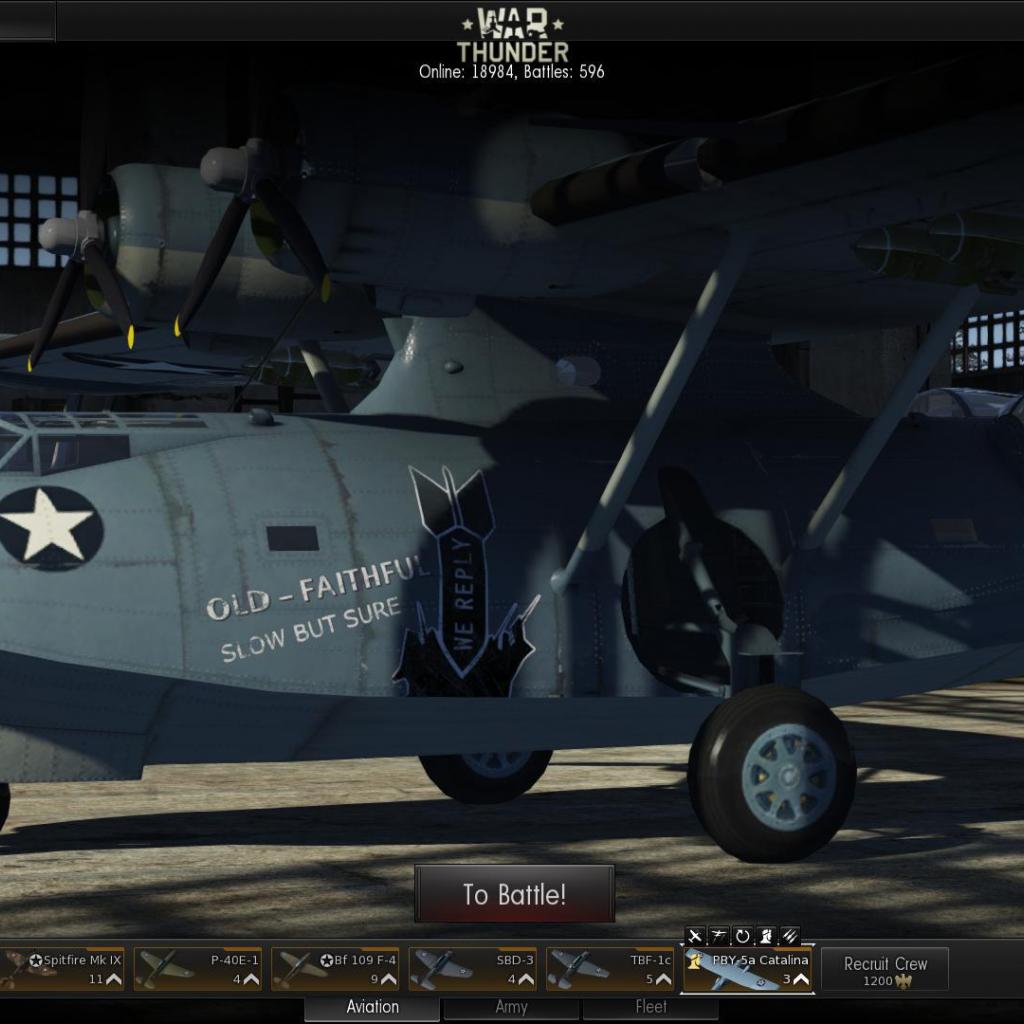Viewport: 1024px width, 1024px height.
Task: Open the ammunition belts icon above Catalina
Action: pyautogui.click(x=790, y=936)
